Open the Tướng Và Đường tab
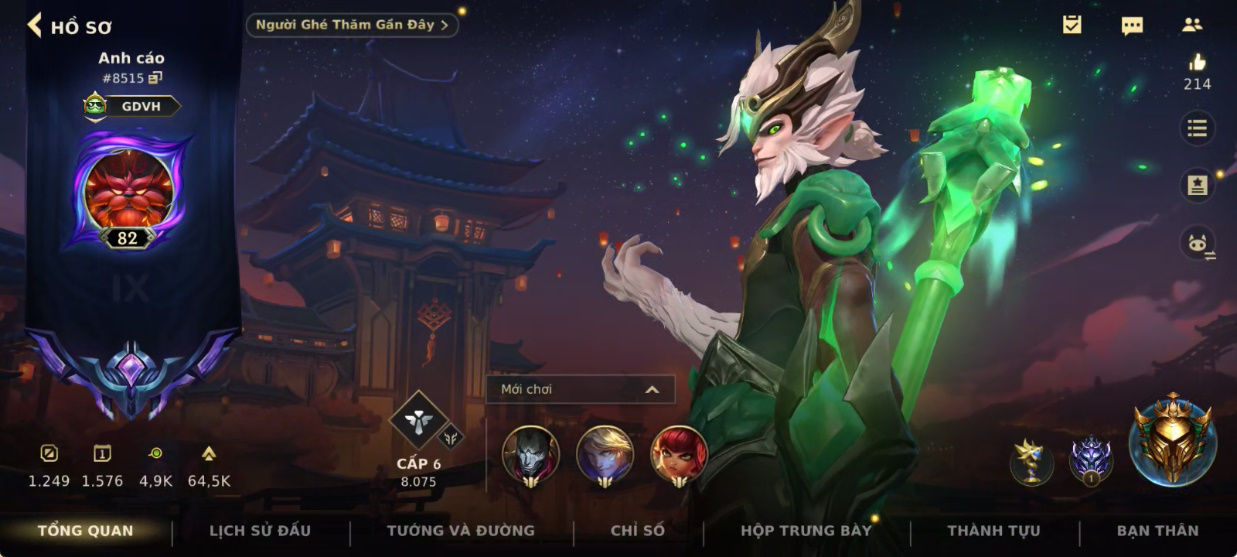The height and width of the screenshot is (557, 1237). (x=461, y=531)
